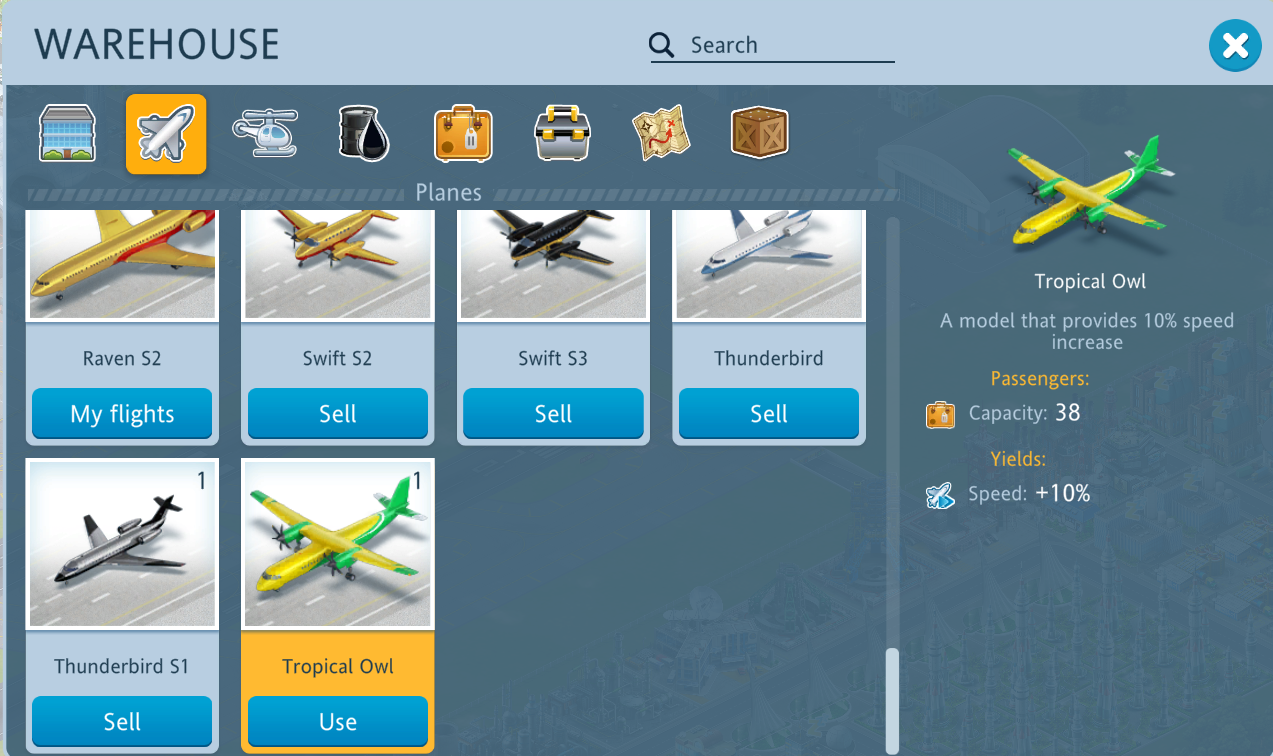Use the Tropical Owl plane
1273x756 pixels.
[x=338, y=722]
